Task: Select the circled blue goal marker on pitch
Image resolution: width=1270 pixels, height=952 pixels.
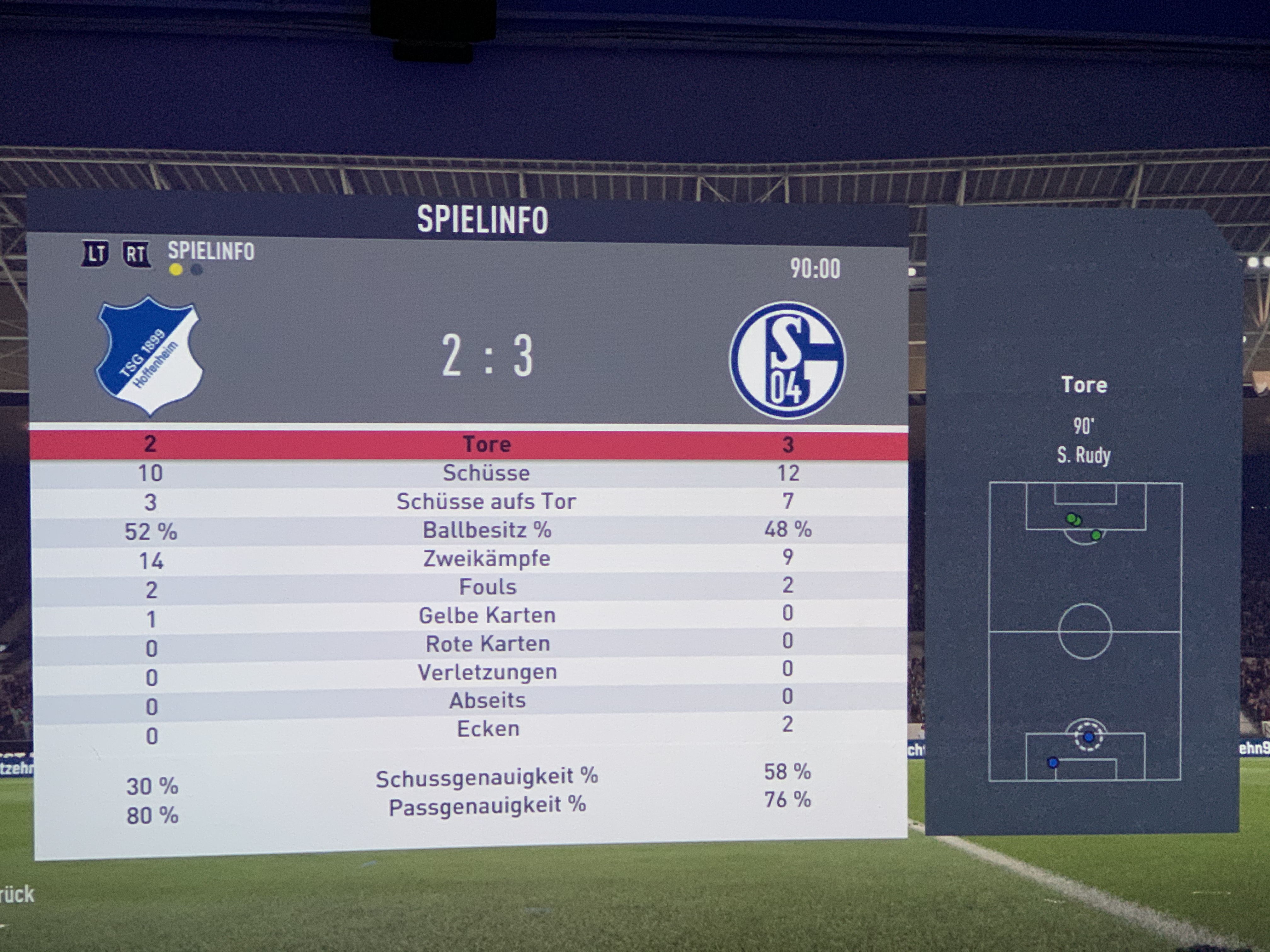Action: (1089, 737)
